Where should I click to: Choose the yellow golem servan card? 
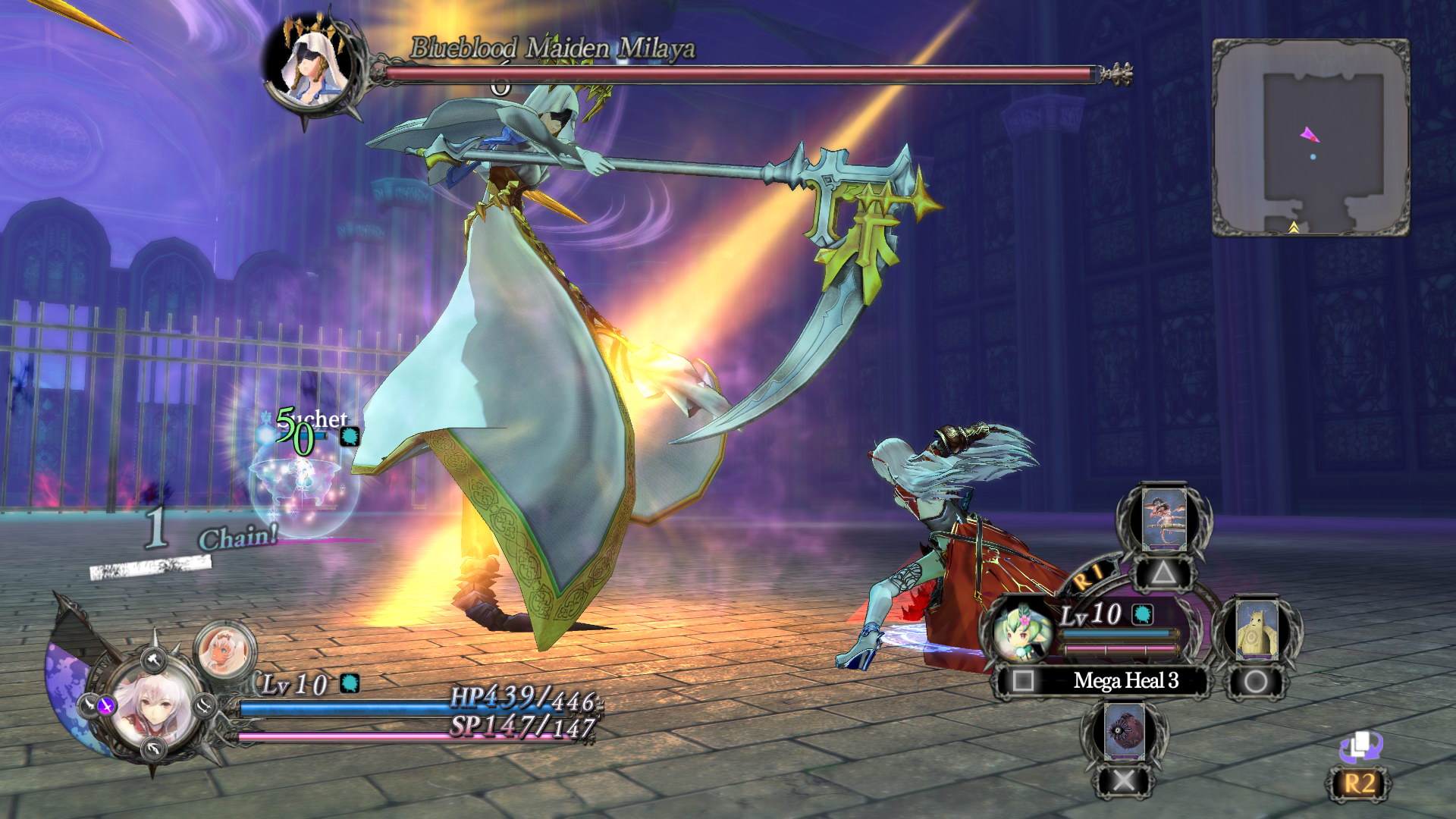point(1256,630)
